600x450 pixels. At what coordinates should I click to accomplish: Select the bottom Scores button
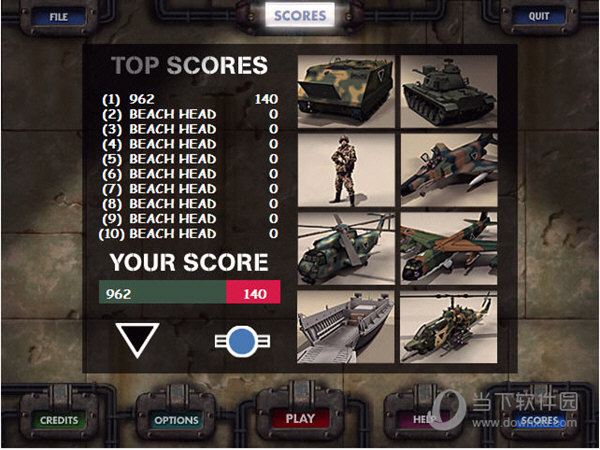[538, 421]
